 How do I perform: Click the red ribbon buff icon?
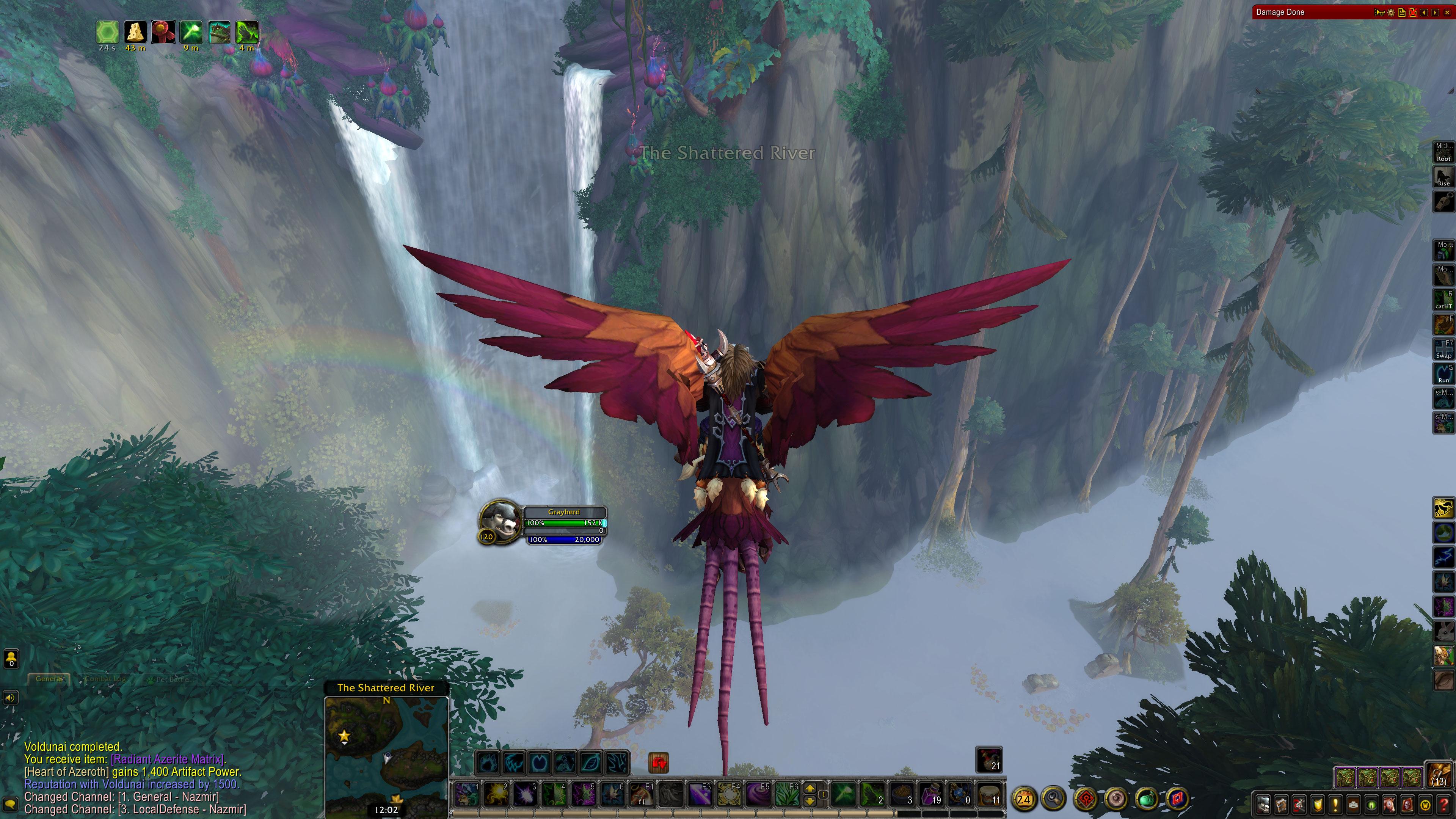(163, 32)
